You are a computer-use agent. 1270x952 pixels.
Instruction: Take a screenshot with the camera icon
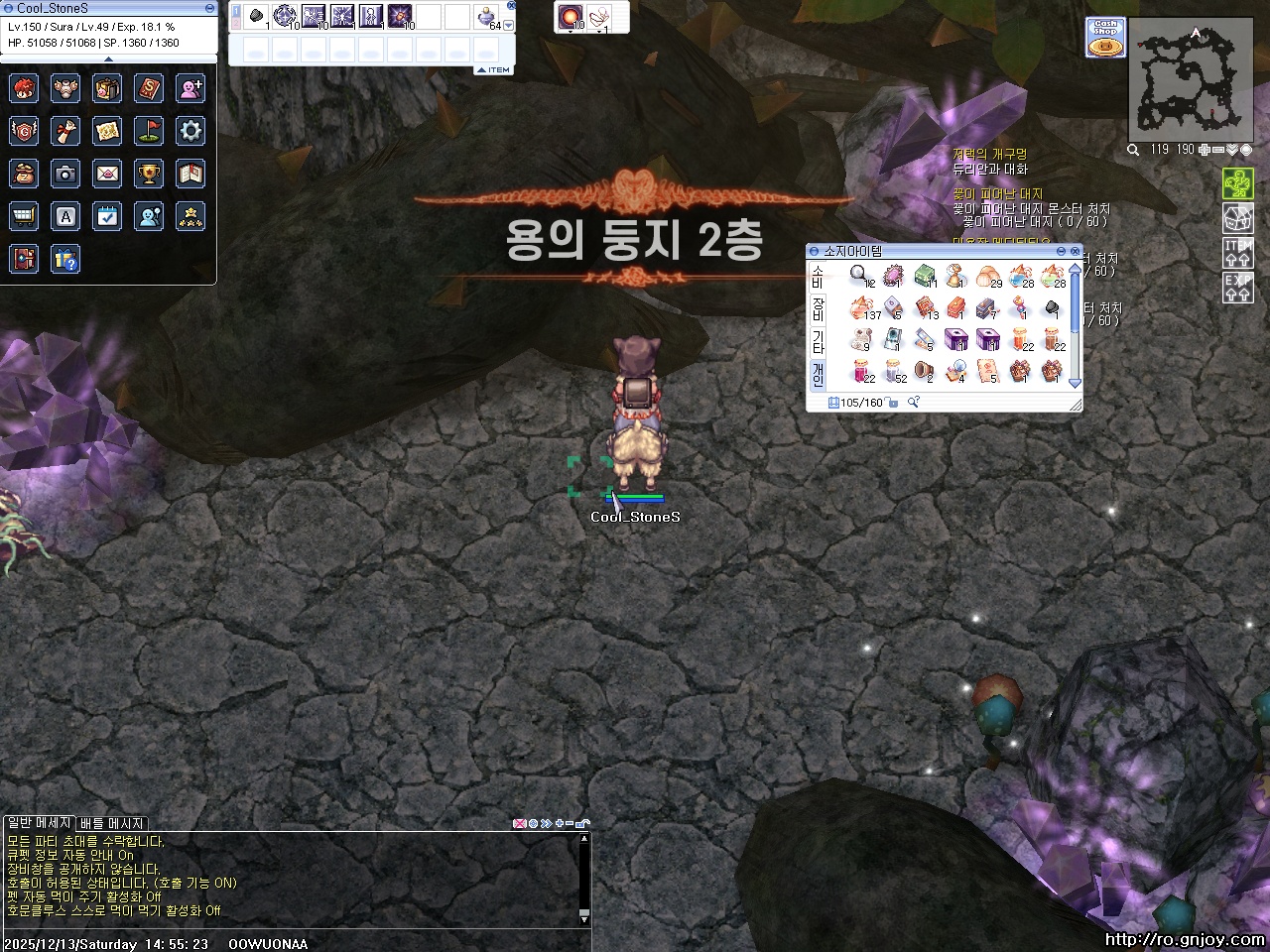pyautogui.click(x=65, y=174)
